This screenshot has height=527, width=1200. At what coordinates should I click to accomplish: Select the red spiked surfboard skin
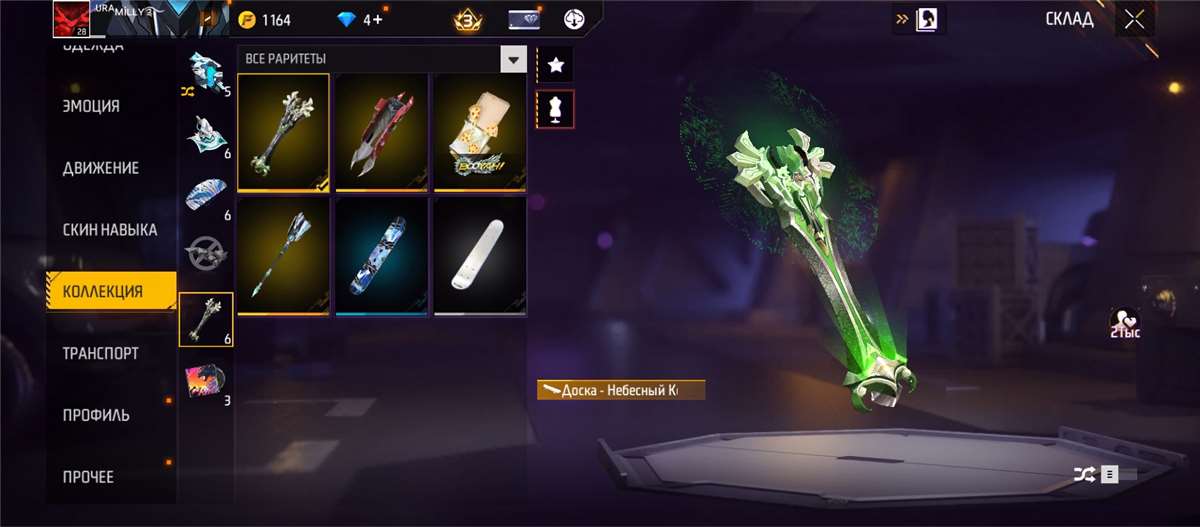pyautogui.click(x=381, y=131)
